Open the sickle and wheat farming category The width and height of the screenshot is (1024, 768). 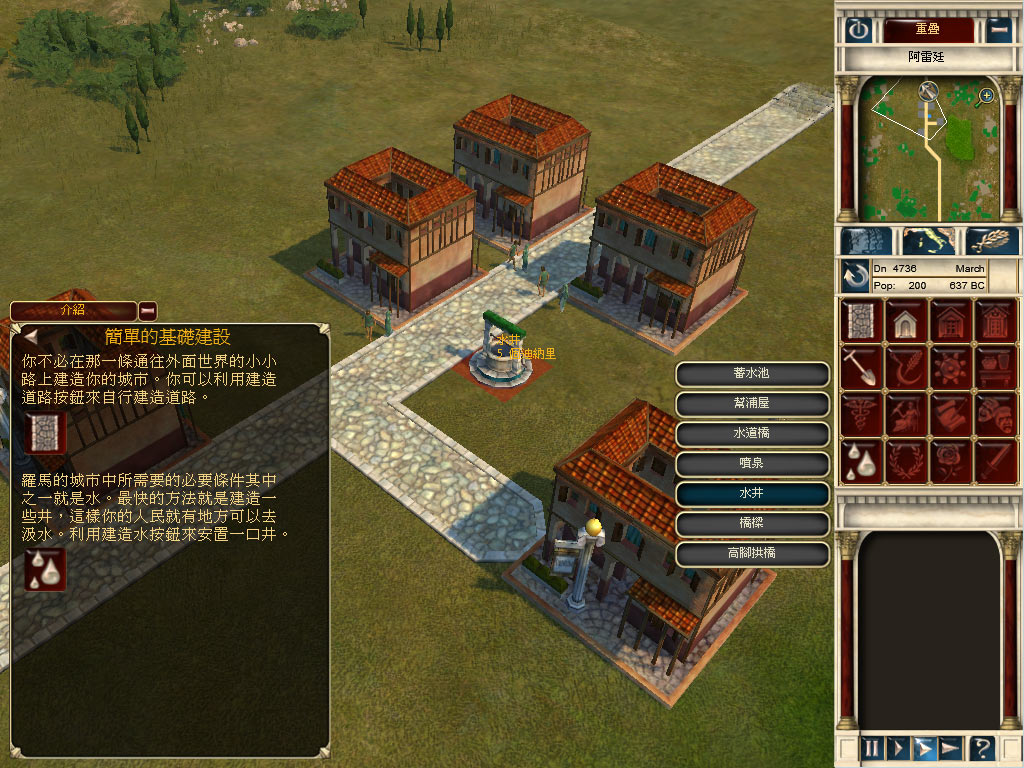click(906, 366)
